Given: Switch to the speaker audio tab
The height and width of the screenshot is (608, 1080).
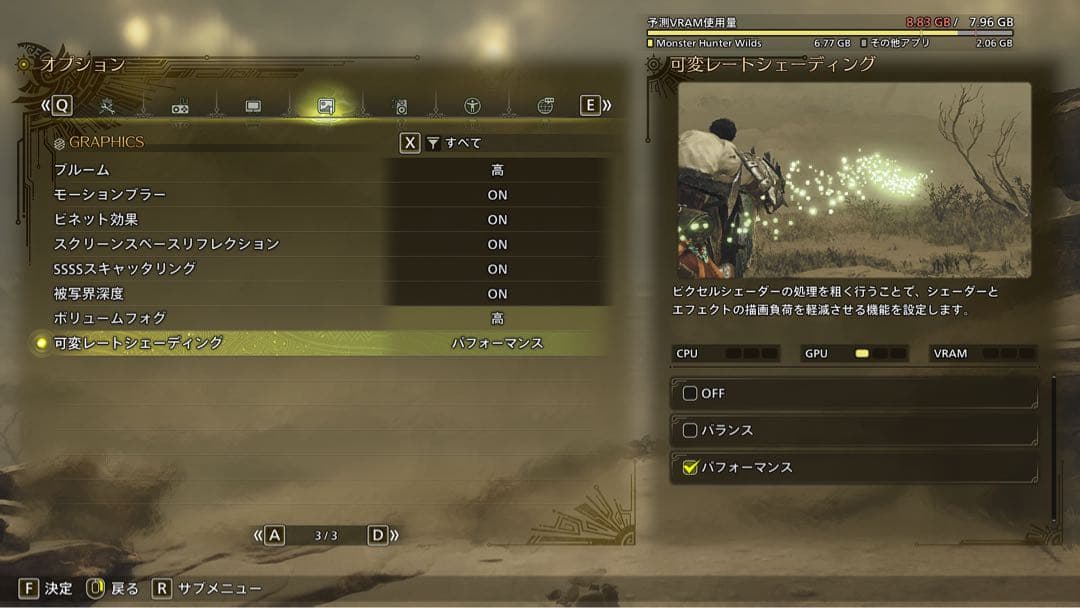Looking at the screenshot, I should [399, 106].
